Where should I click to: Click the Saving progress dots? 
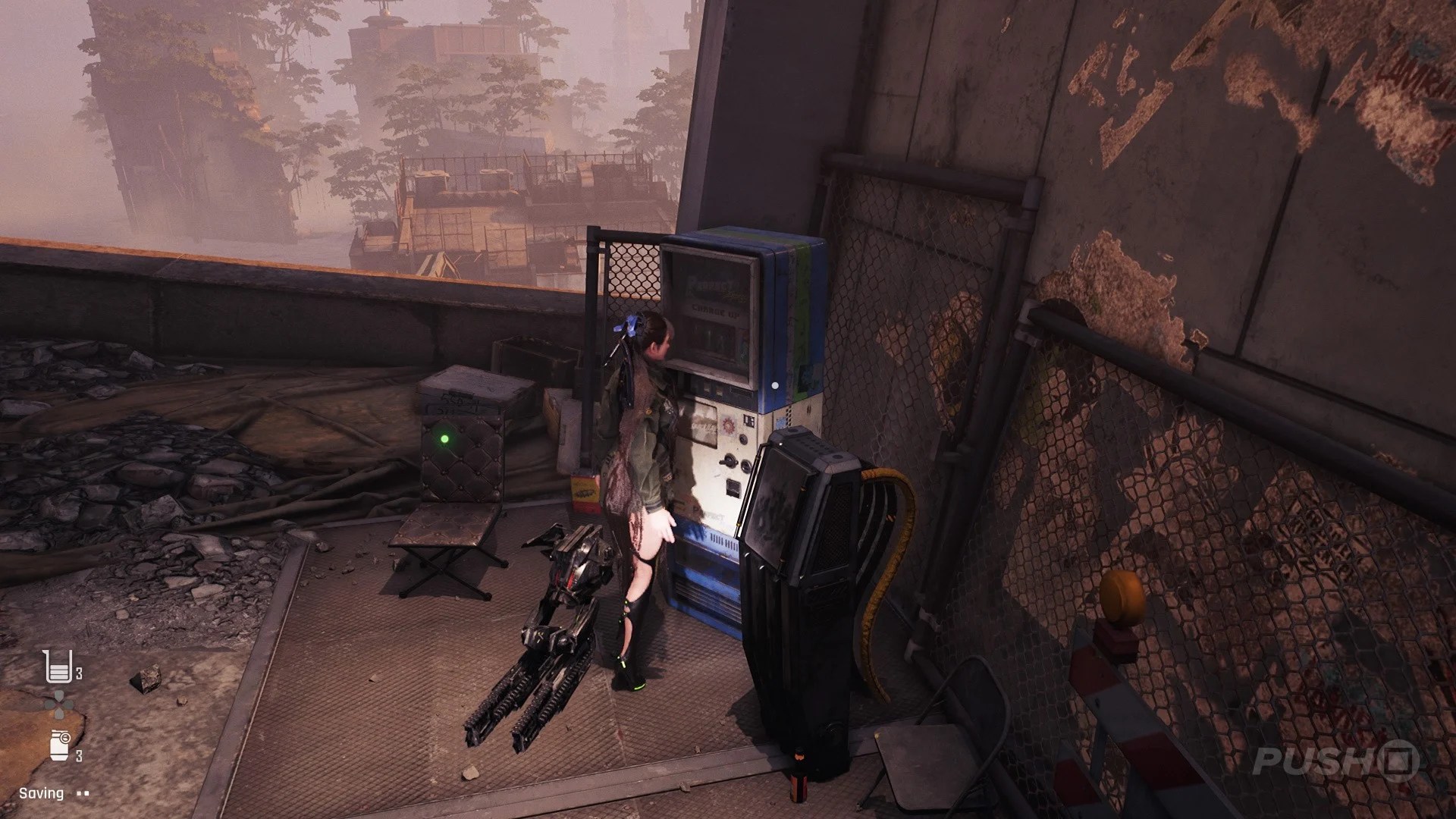tap(82, 795)
